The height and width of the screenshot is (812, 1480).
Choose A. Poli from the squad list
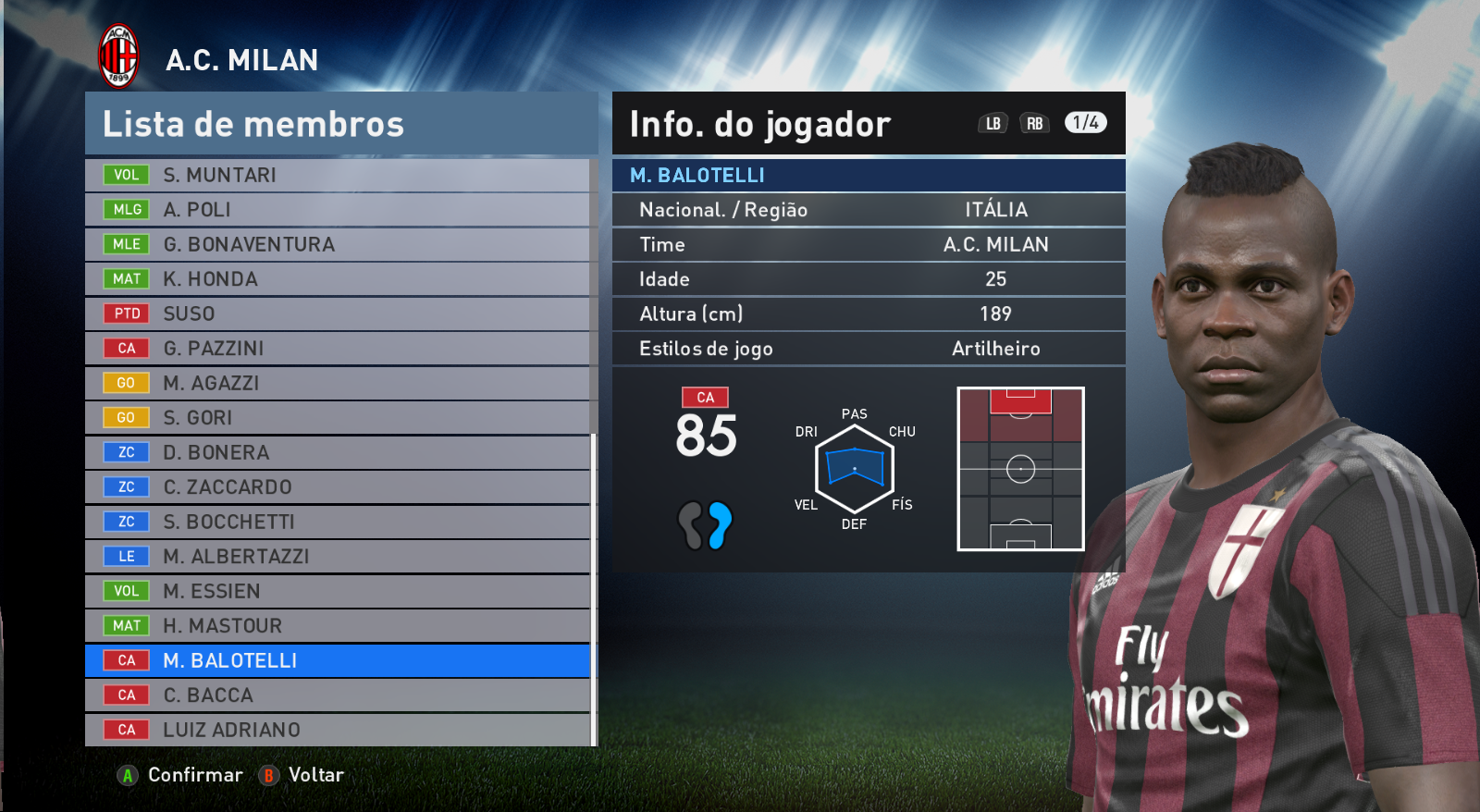(x=338, y=210)
